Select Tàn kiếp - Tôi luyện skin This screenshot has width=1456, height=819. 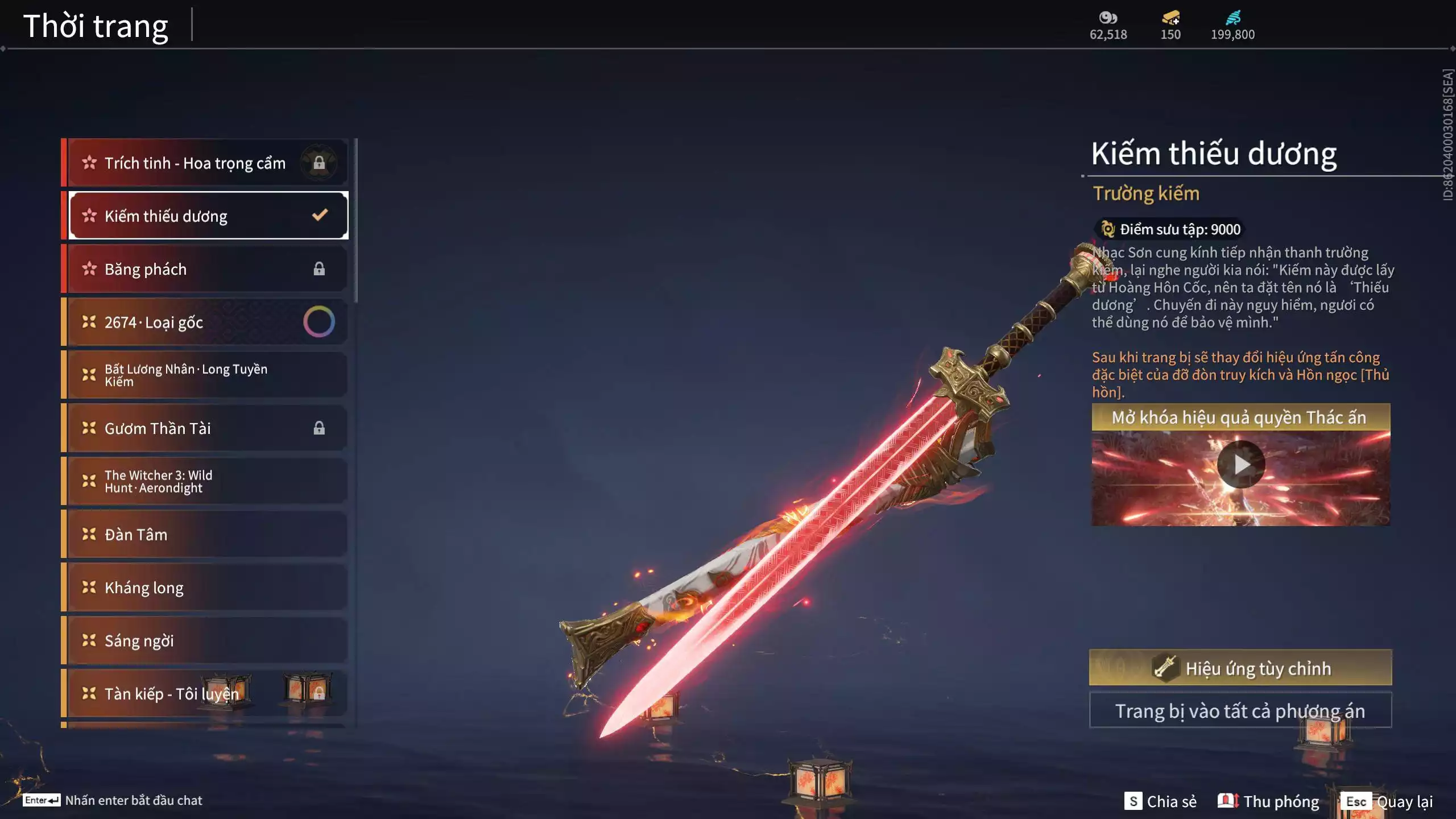(171, 694)
